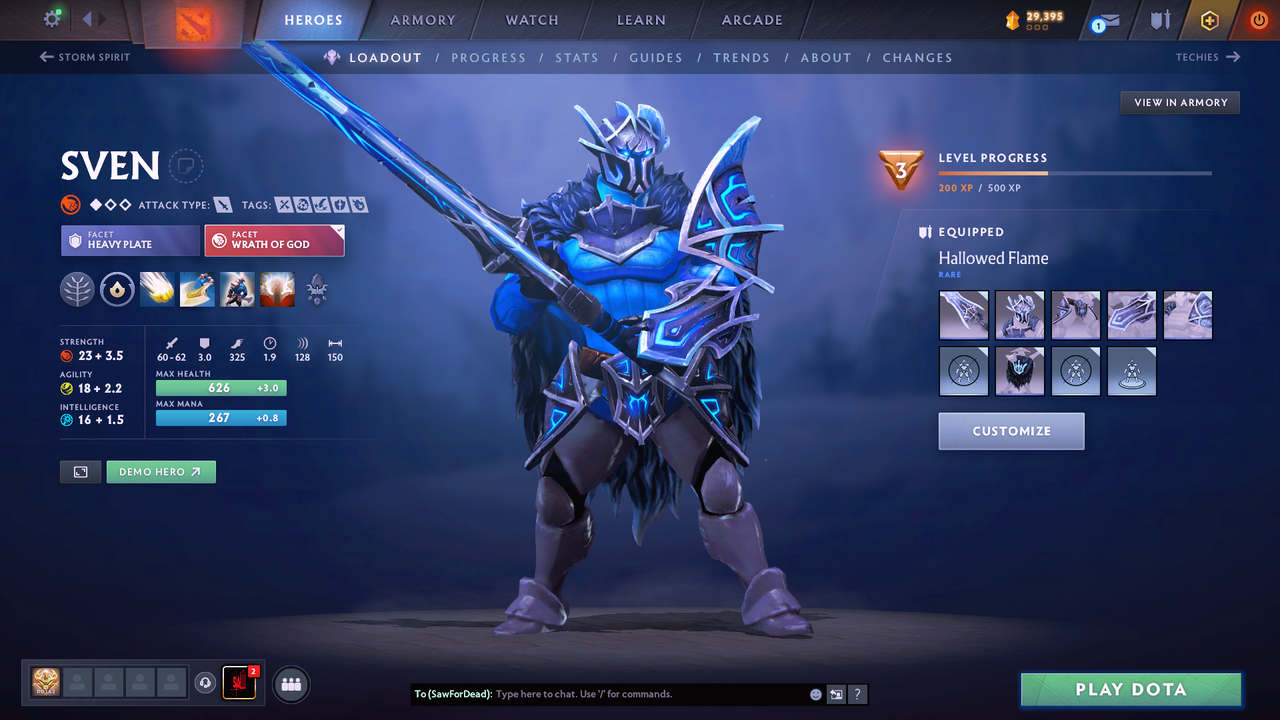Click the Demo Hero button
Image resolution: width=1280 pixels, height=720 pixels.
coord(161,471)
